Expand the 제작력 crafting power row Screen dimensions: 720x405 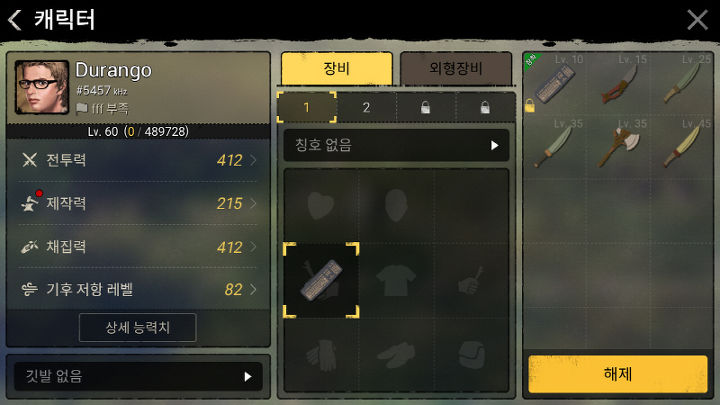(138, 203)
